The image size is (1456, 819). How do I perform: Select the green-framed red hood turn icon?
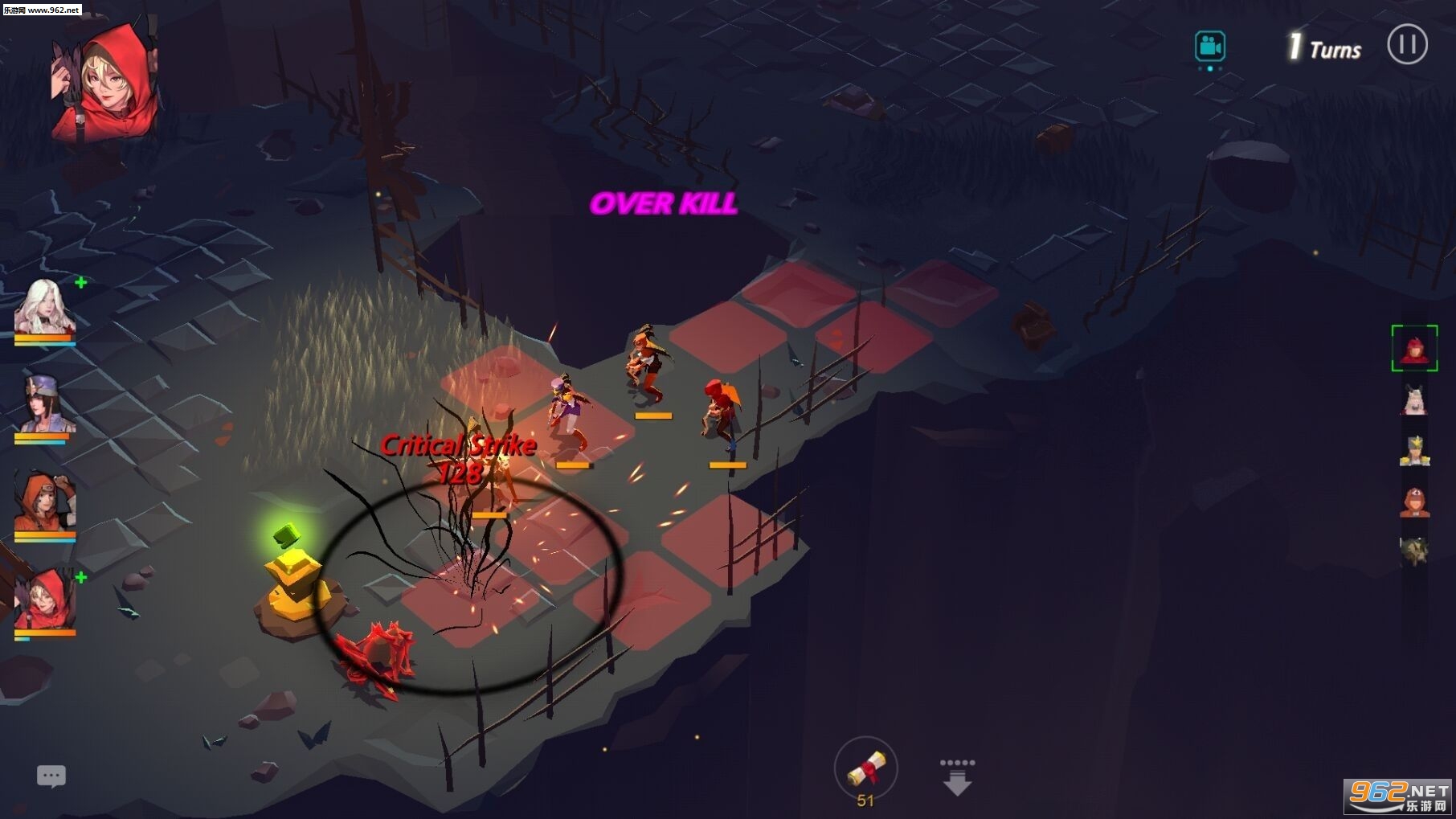click(1414, 349)
